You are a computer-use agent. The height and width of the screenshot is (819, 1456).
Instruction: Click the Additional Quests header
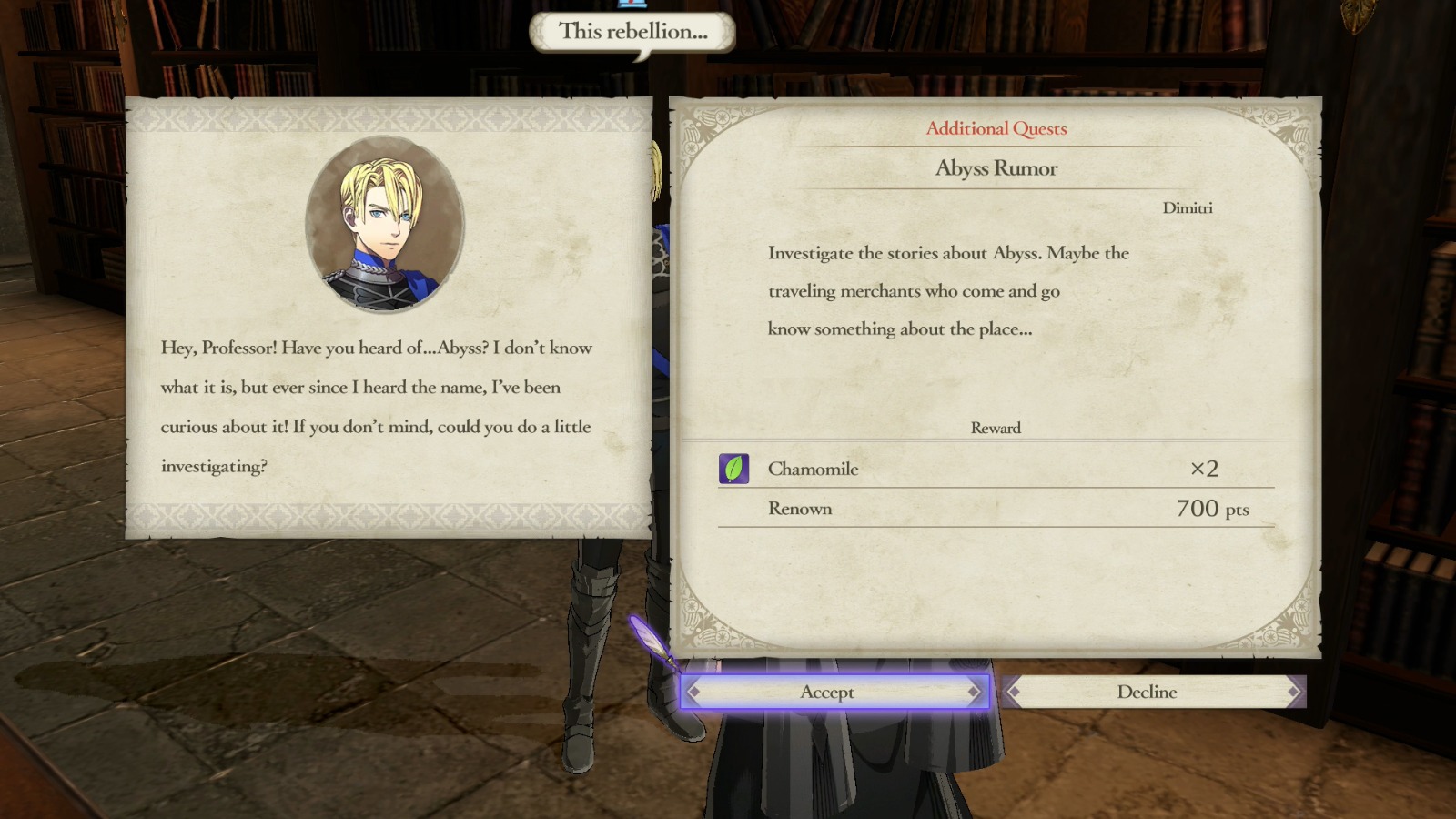(x=995, y=129)
